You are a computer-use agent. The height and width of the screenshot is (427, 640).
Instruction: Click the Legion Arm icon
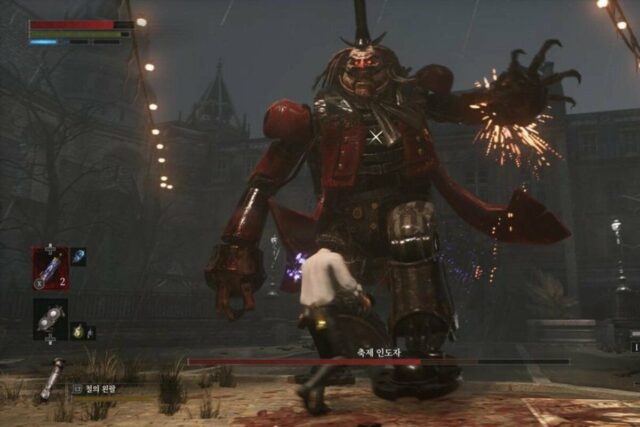(52, 379)
